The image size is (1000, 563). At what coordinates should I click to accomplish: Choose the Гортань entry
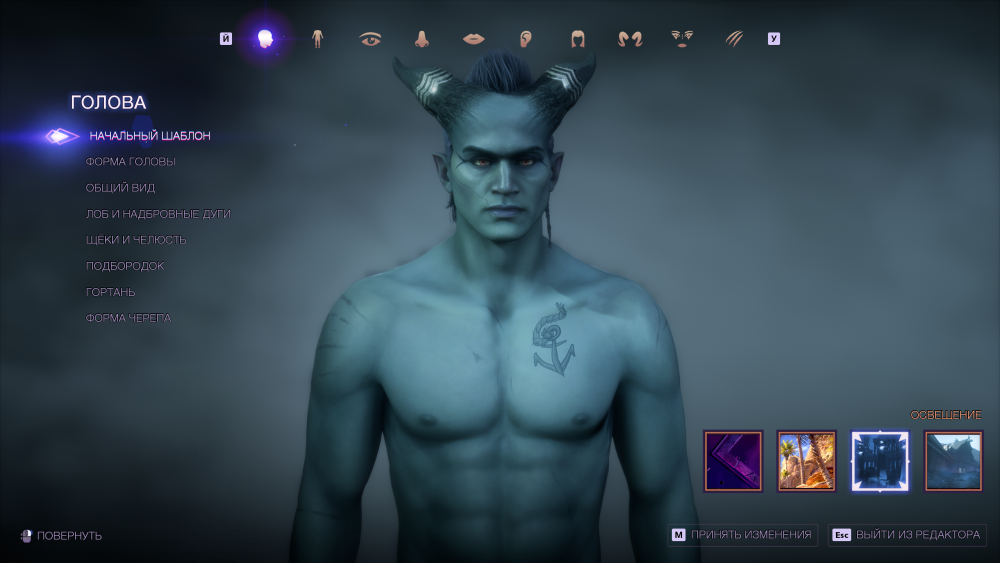(110, 292)
